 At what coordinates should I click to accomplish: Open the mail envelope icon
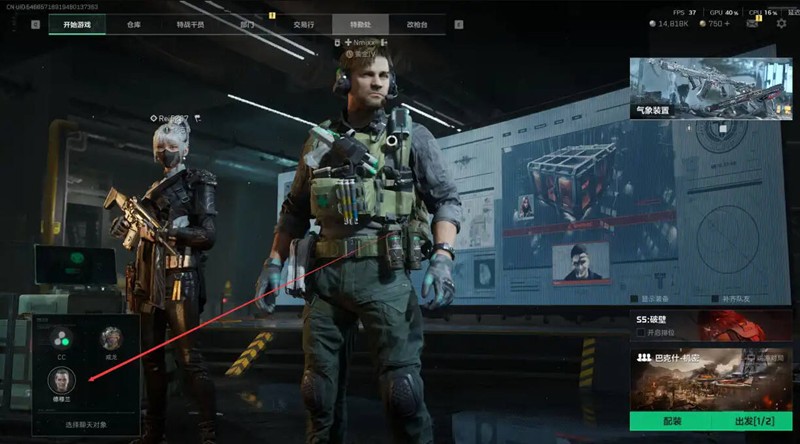pyautogui.click(x=751, y=23)
